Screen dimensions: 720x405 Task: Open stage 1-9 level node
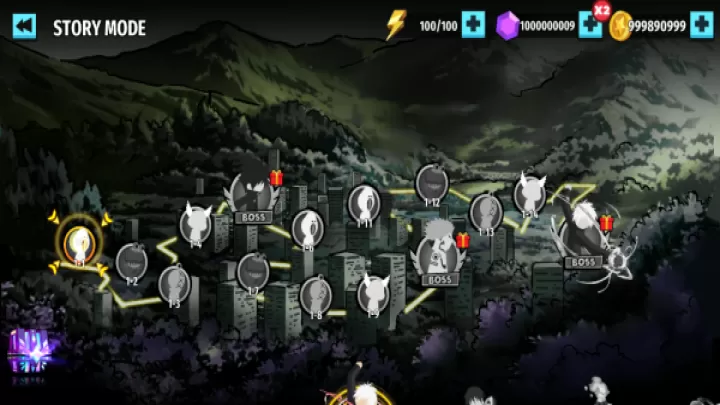(373, 293)
